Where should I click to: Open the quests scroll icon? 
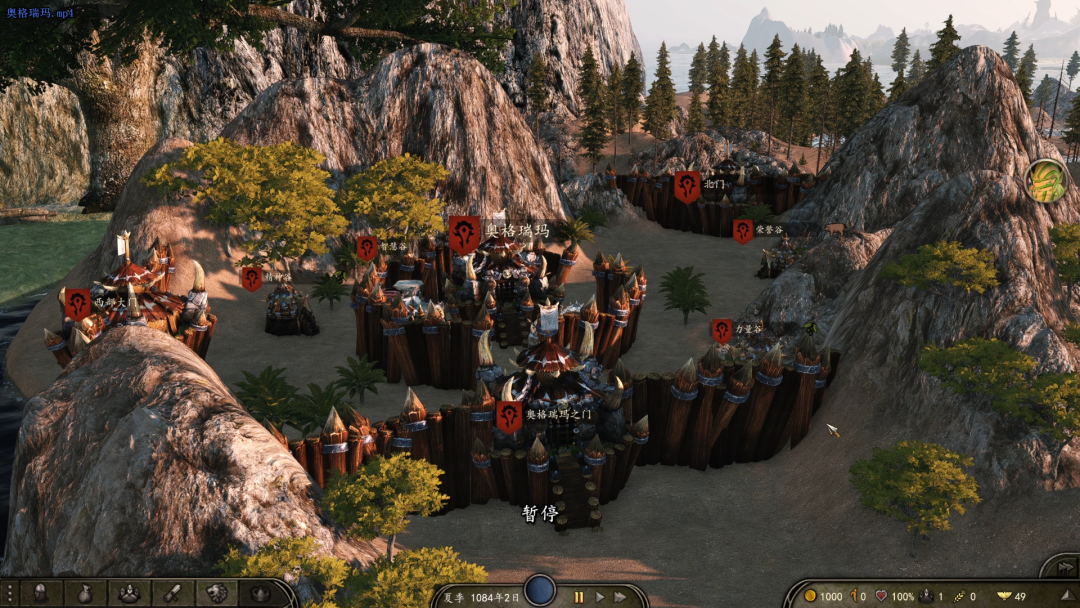pyautogui.click(x=173, y=593)
